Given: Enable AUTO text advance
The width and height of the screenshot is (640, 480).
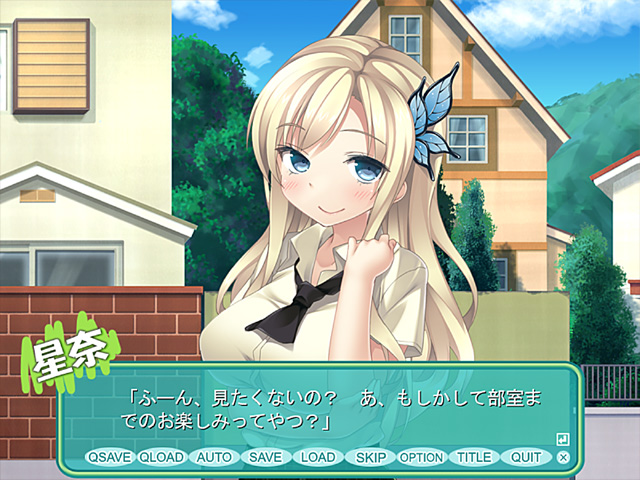Looking at the screenshot, I should pyautogui.click(x=214, y=457).
